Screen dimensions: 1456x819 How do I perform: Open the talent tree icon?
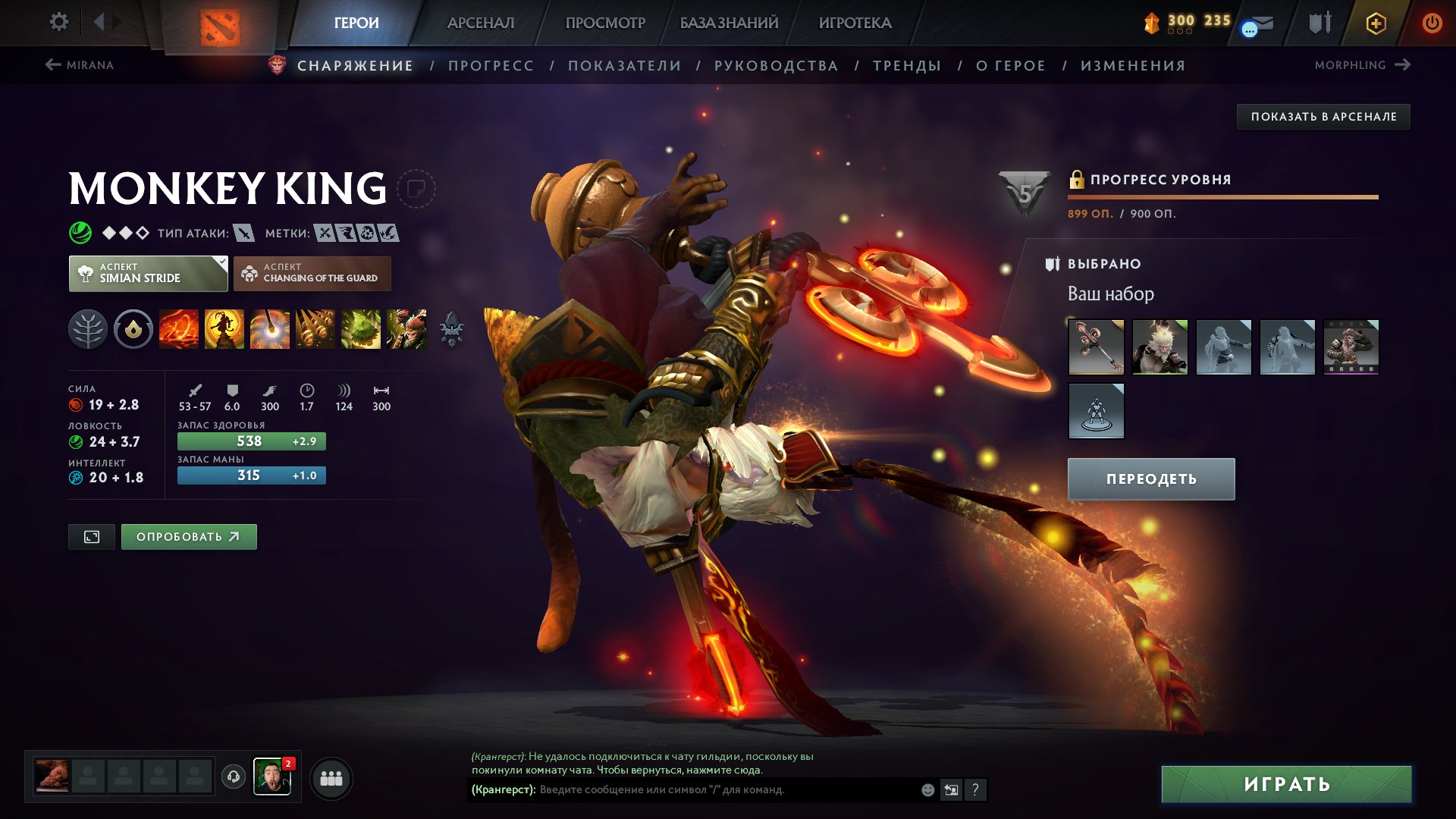click(89, 329)
